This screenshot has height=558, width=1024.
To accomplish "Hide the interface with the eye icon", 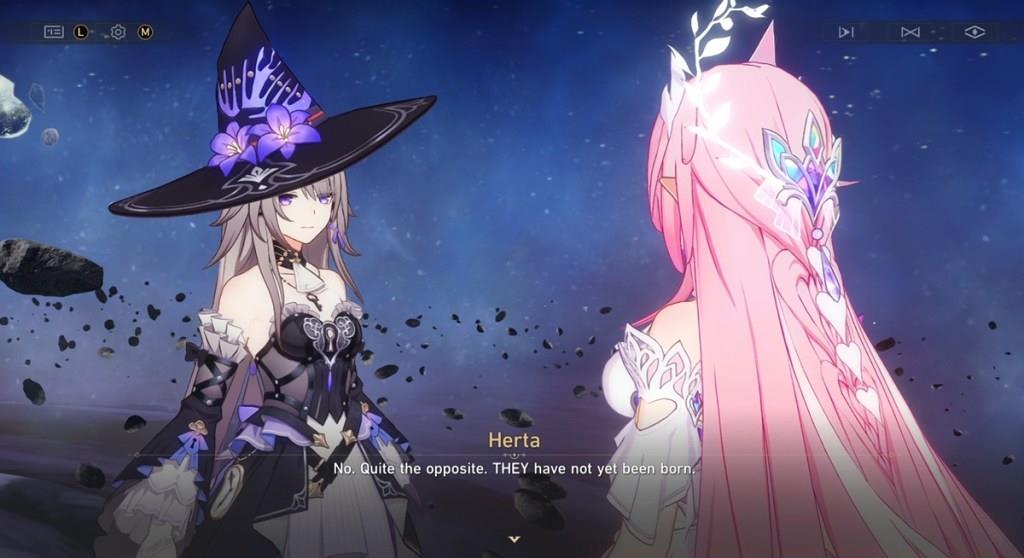I will pos(974,32).
